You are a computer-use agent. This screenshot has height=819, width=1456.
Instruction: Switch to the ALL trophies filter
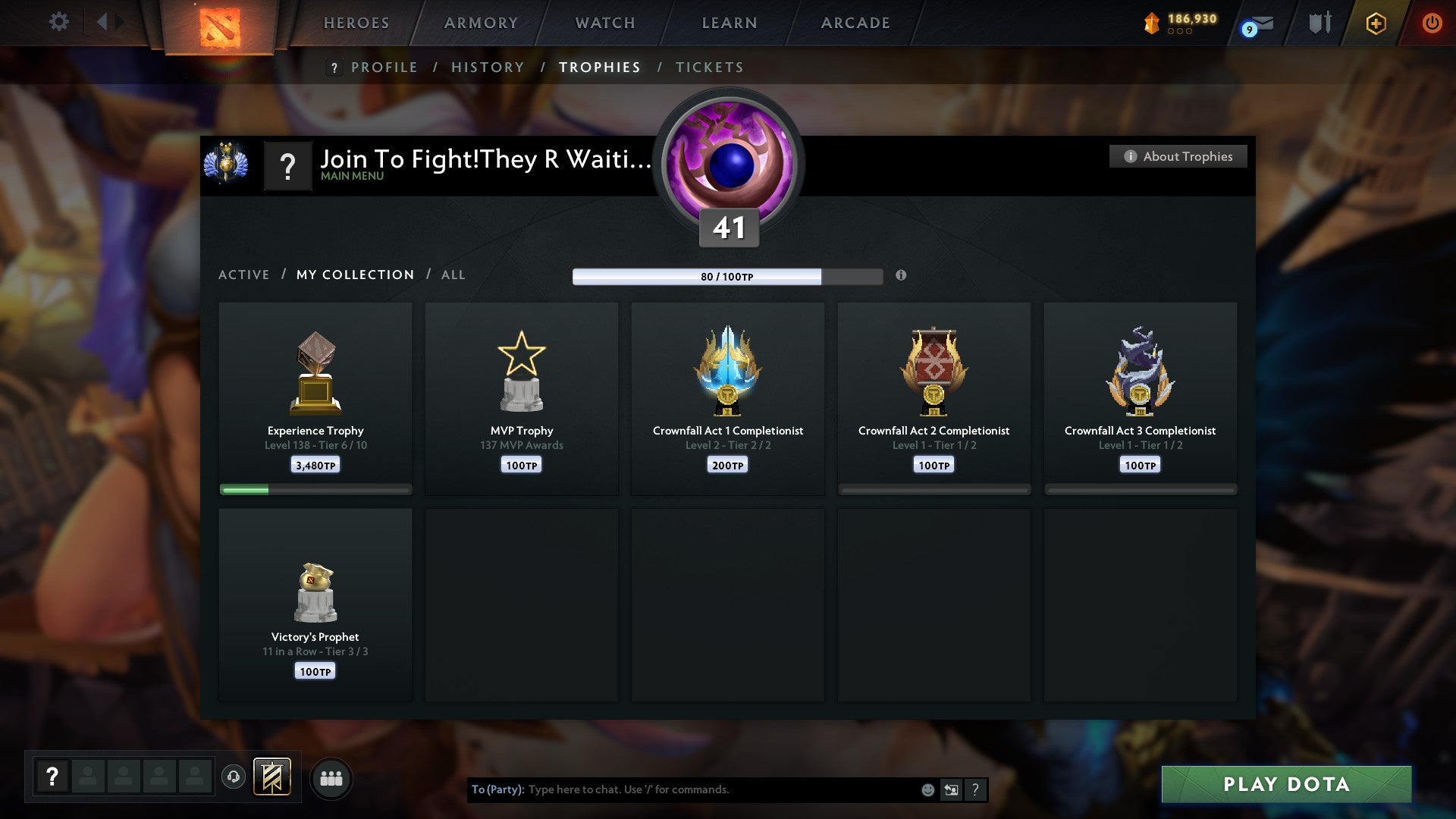(453, 275)
